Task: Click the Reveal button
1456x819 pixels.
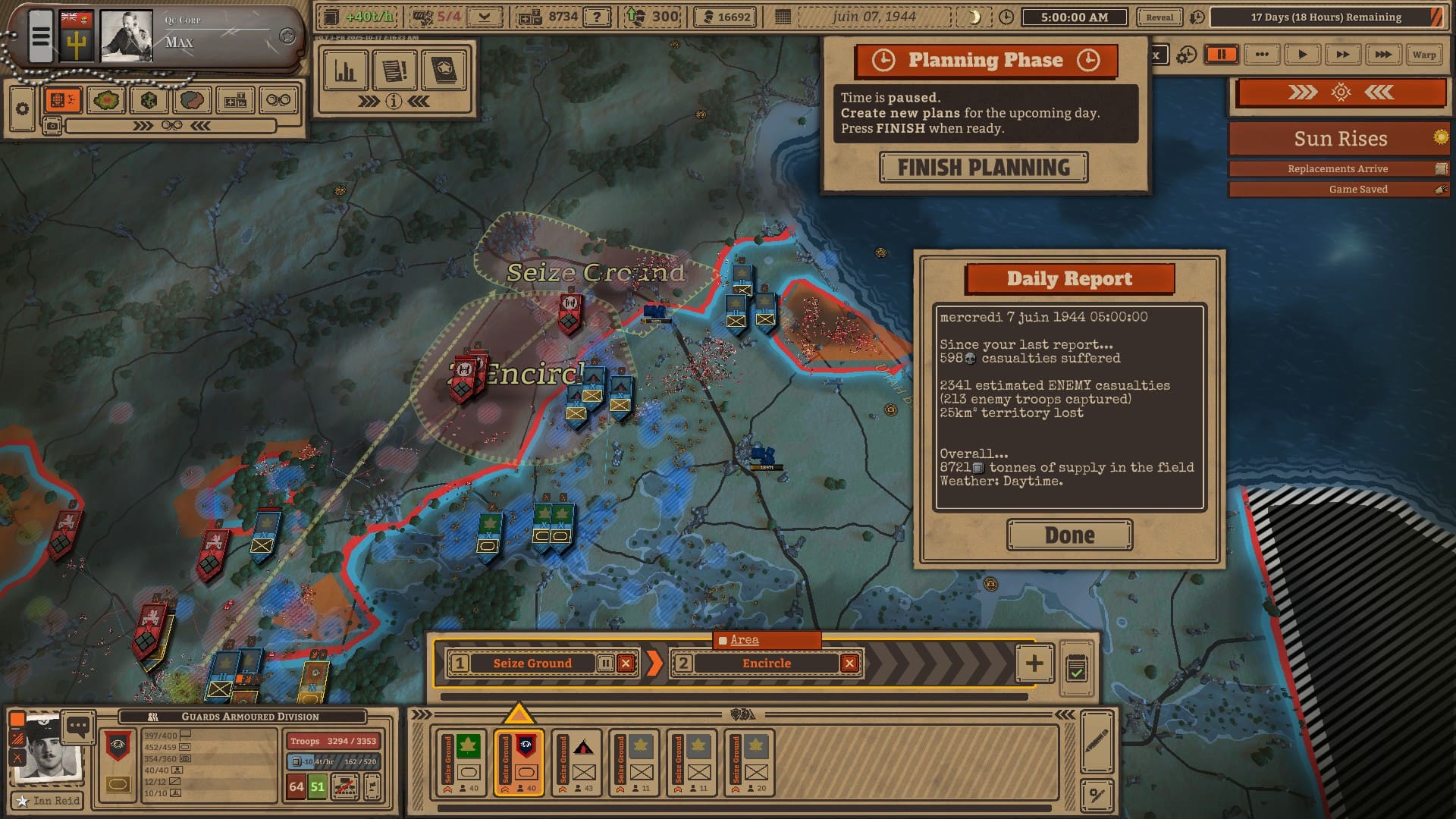Action: 1159,17
